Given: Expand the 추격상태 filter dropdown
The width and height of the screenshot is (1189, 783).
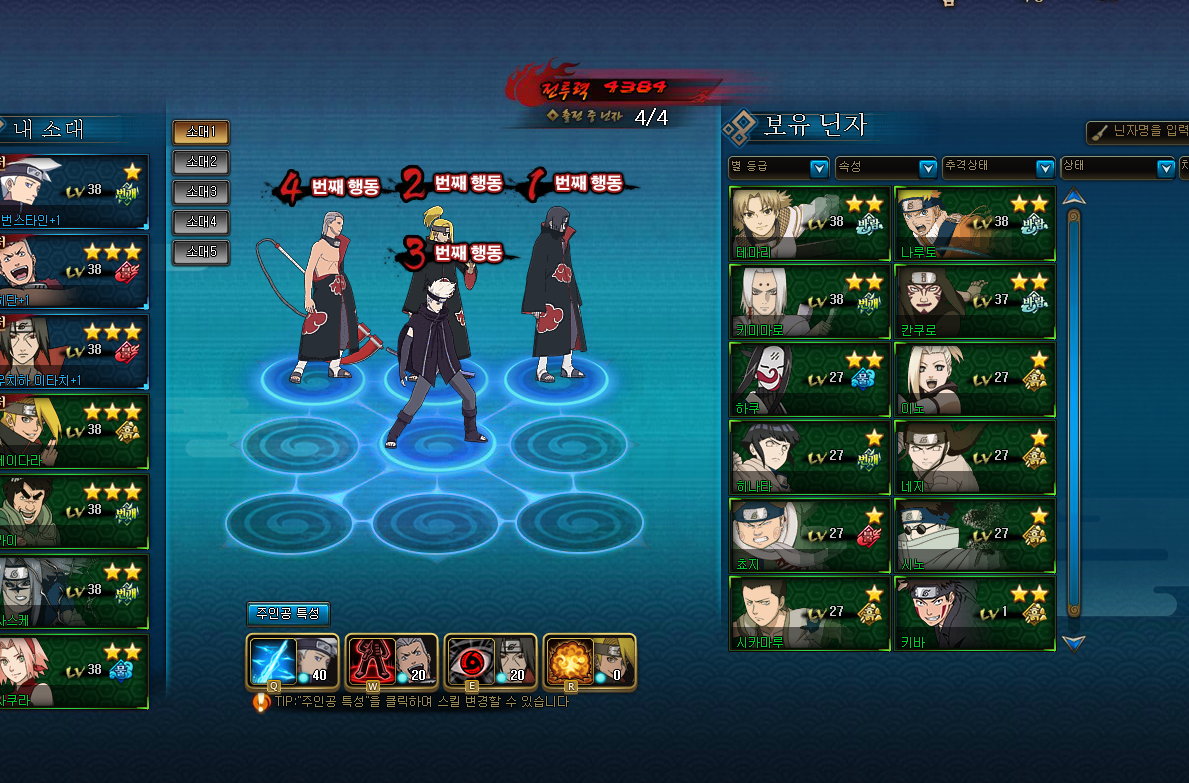Looking at the screenshot, I should click(999, 168).
